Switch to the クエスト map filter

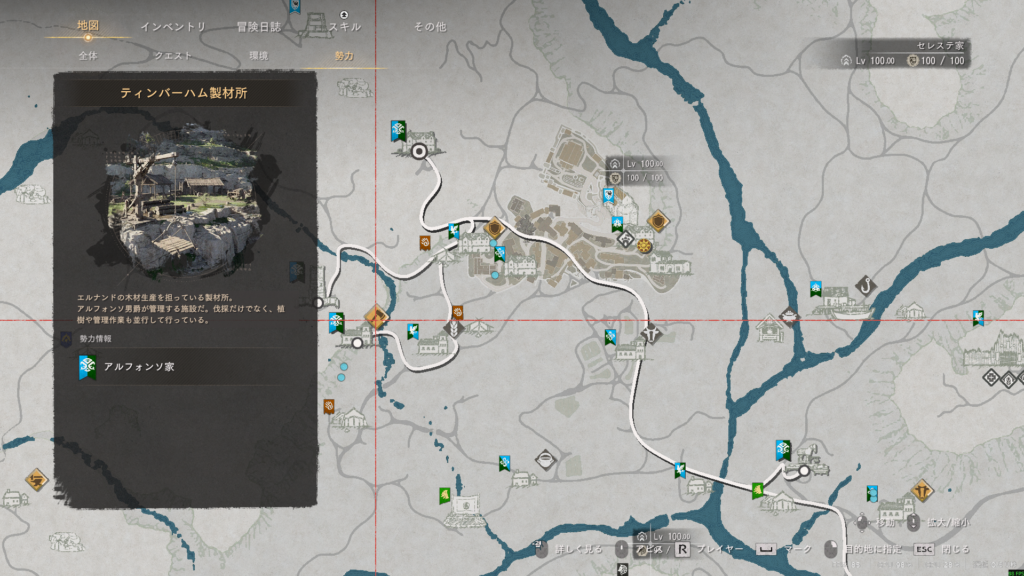point(173,56)
